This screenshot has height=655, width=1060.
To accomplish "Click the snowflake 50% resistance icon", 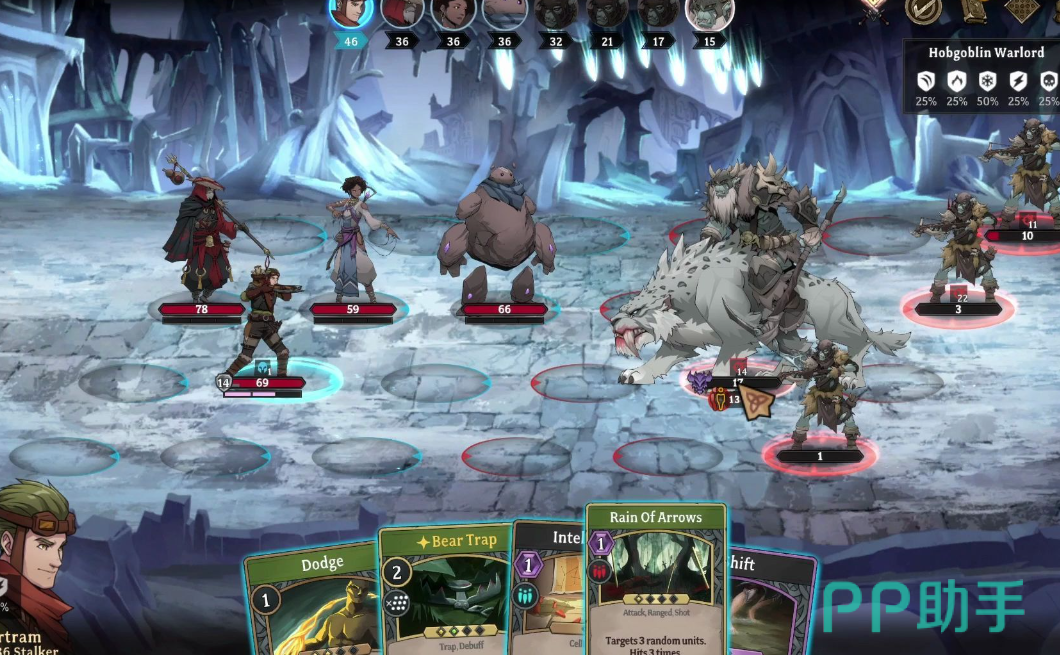I will pos(987,82).
